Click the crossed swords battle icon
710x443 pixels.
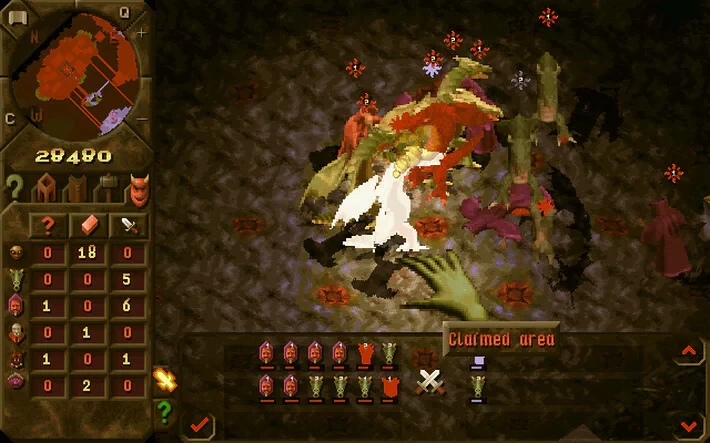[x=430, y=382]
